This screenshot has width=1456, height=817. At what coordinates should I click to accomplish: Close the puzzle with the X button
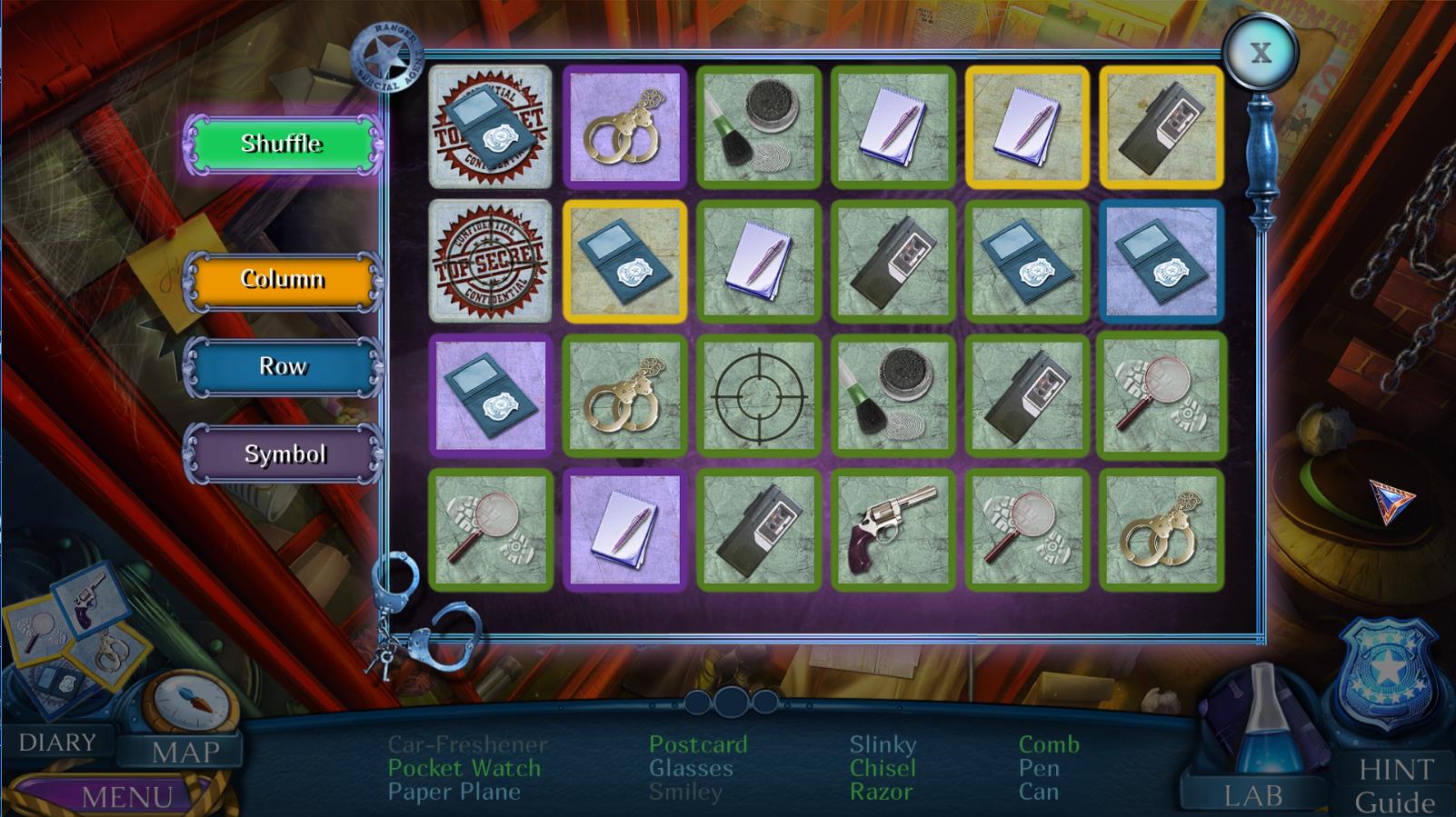pyautogui.click(x=1261, y=54)
